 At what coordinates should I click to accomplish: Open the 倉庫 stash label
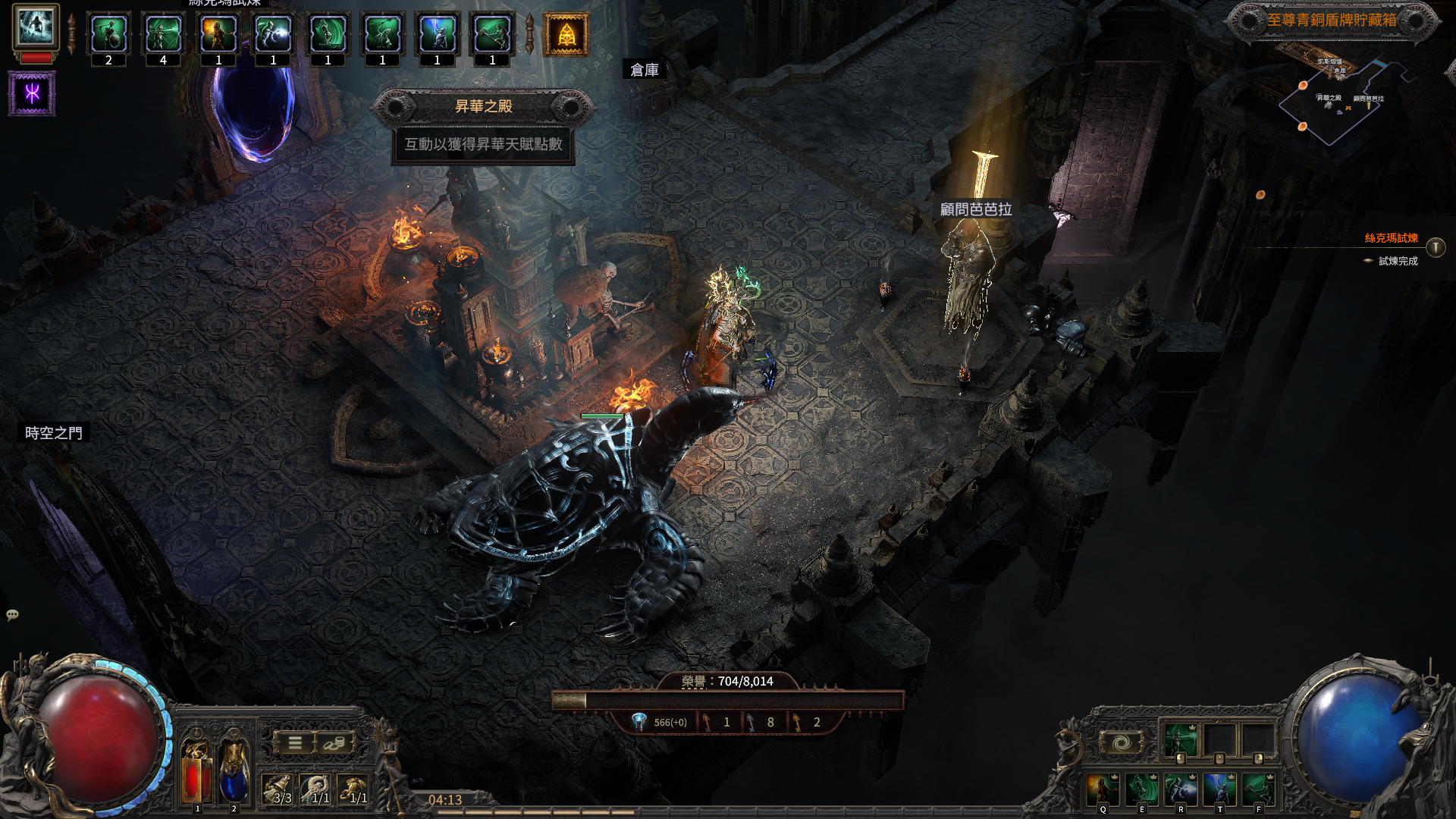point(645,70)
